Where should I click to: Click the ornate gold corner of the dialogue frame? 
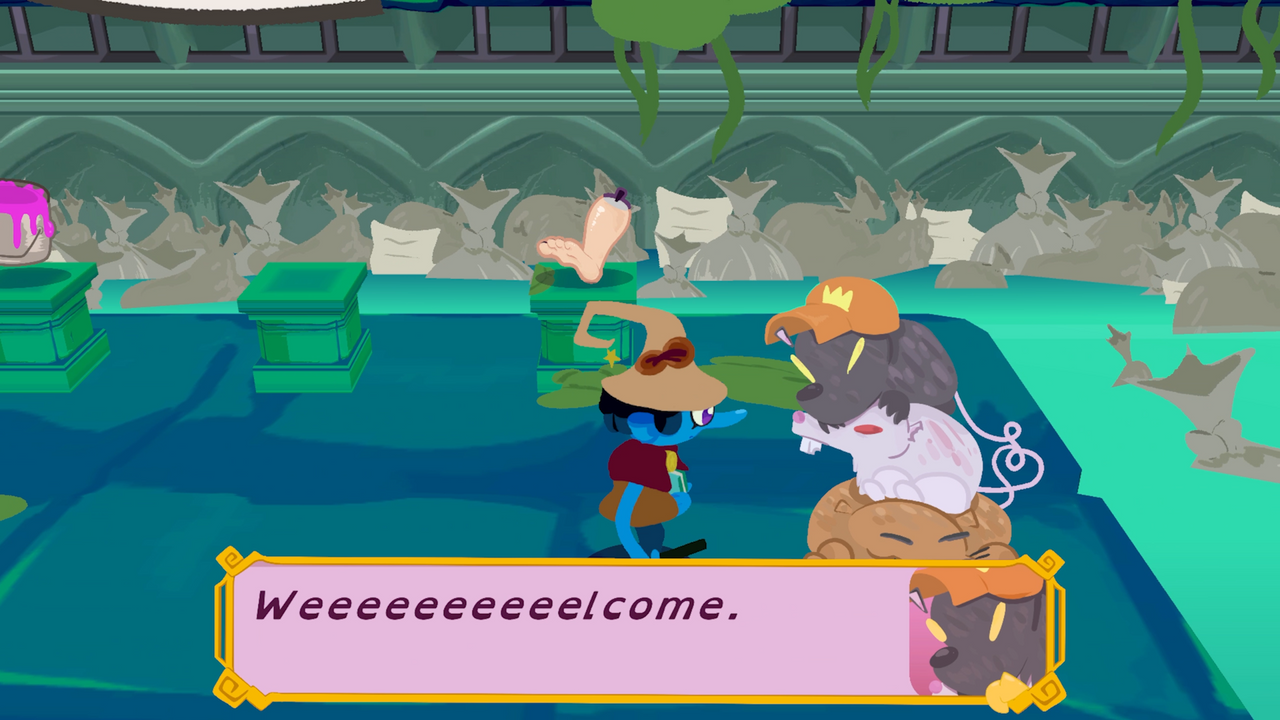(230, 562)
